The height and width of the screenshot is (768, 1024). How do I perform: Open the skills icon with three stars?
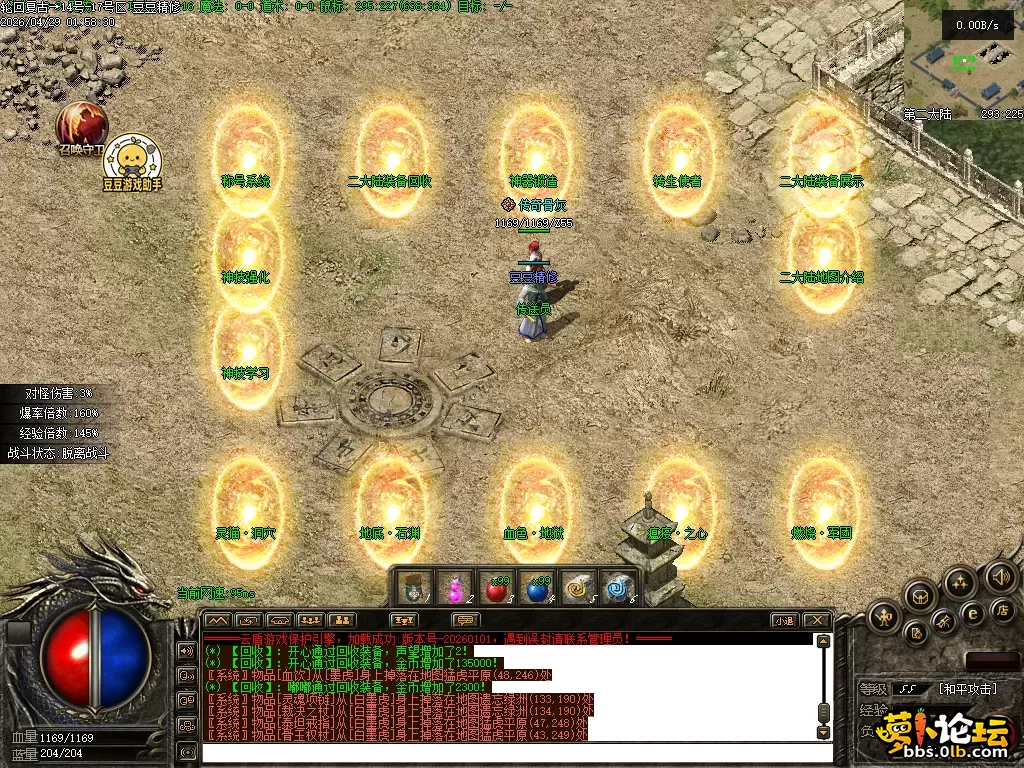coord(961,583)
